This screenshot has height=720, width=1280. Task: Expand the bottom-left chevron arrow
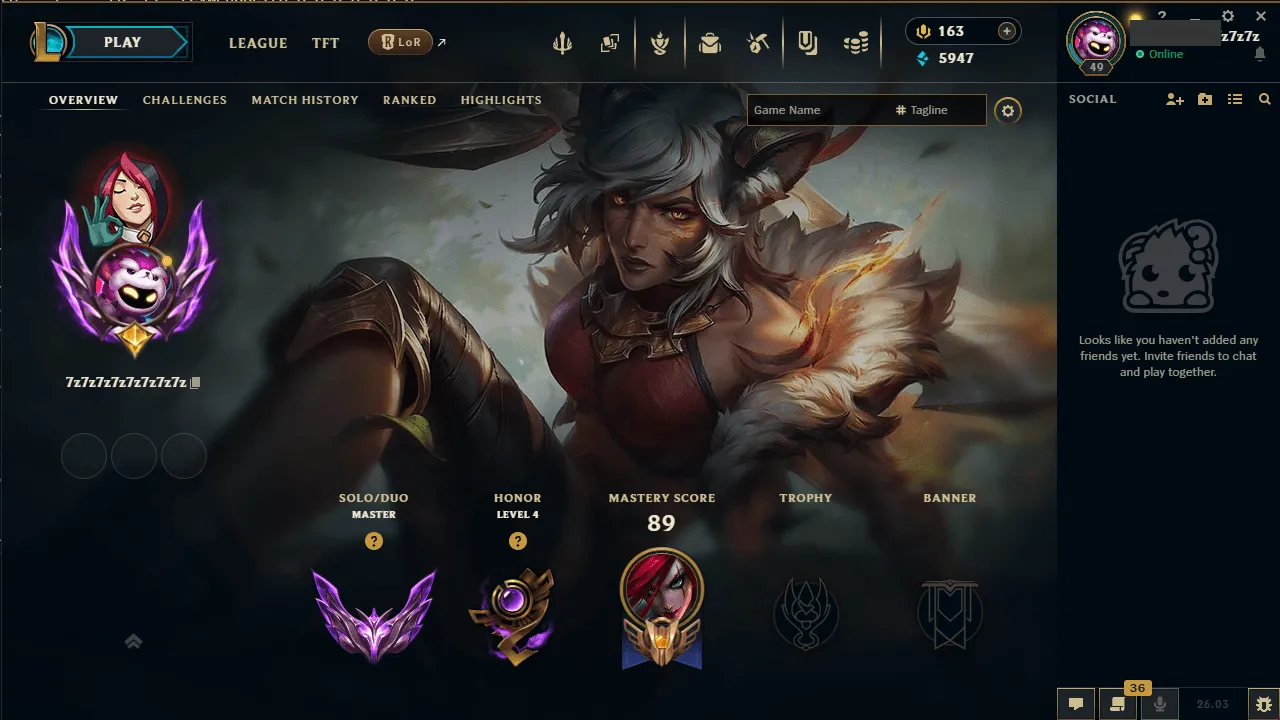(133, 641)
